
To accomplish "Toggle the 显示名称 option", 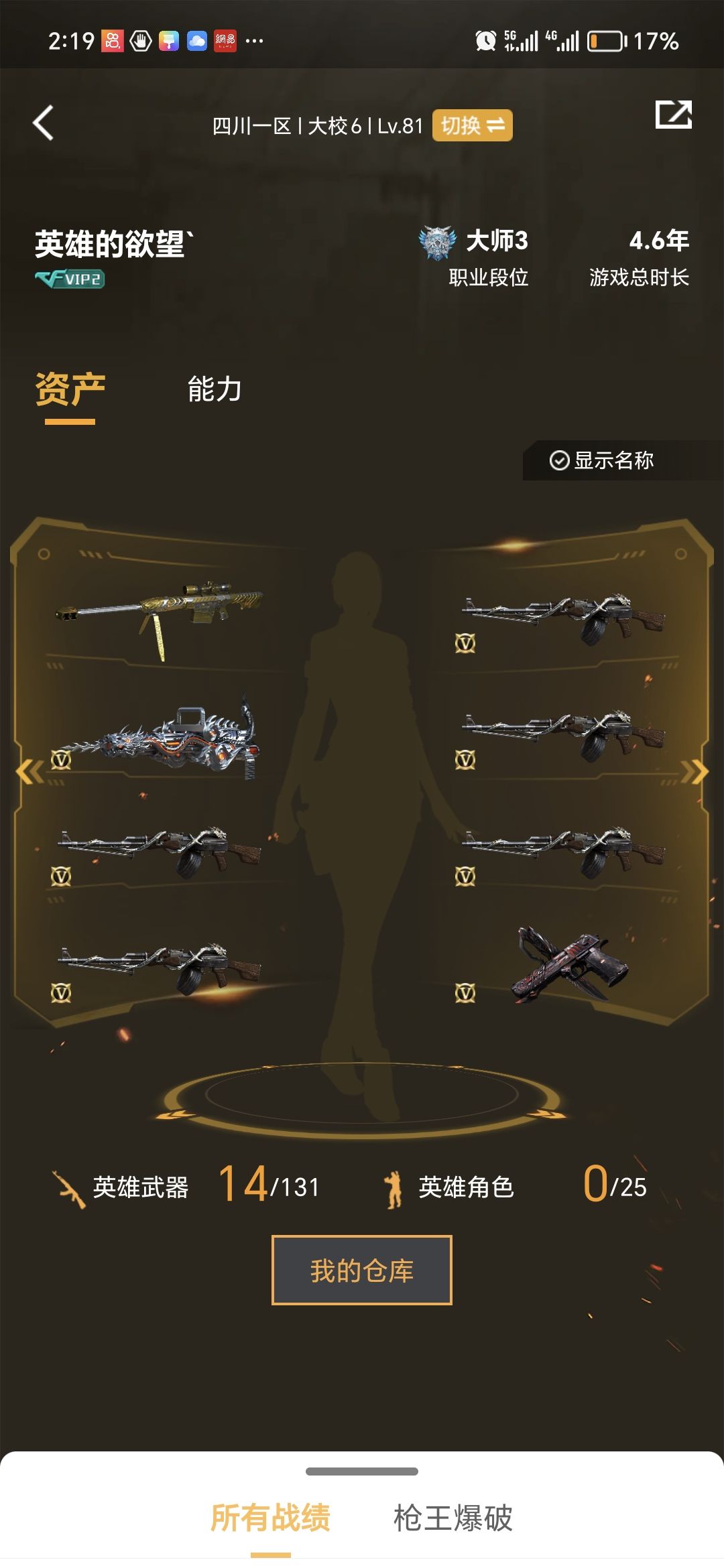I will tap(602, 460).
